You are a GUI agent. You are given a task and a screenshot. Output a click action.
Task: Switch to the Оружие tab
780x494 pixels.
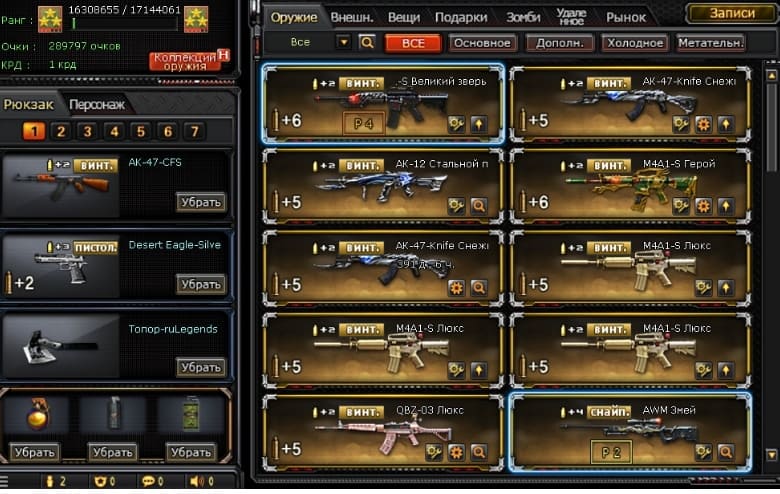[x=294, y=17]
